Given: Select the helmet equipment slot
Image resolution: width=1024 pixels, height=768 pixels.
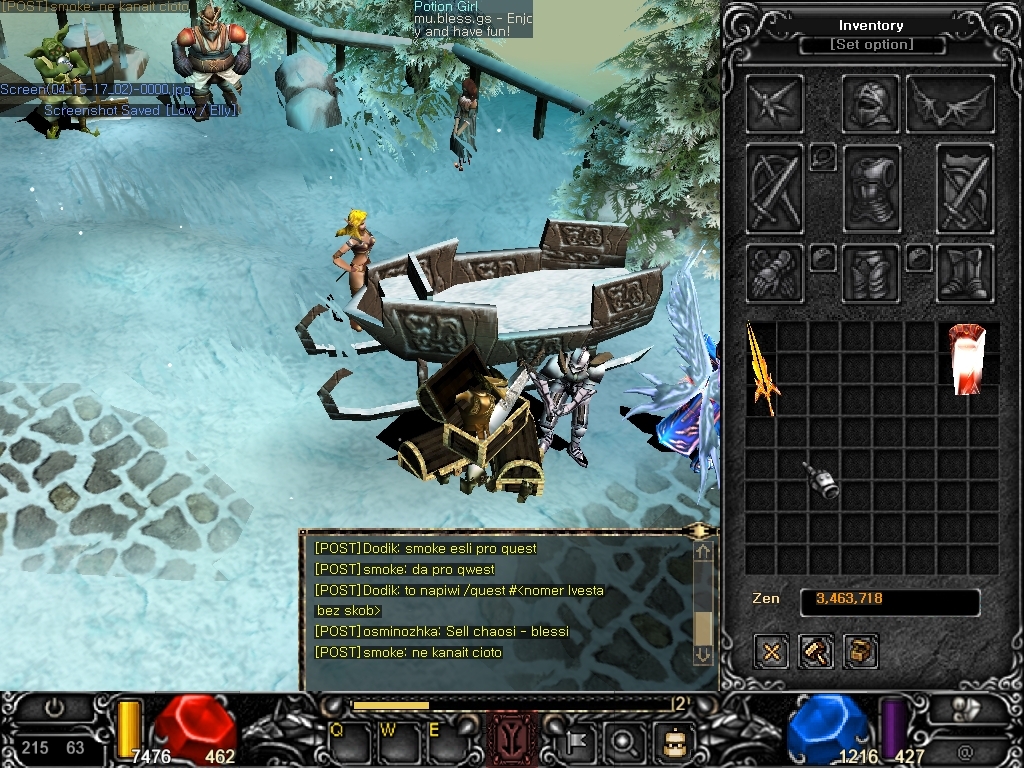Looking at the screenshot, I should tap(871, 103).
